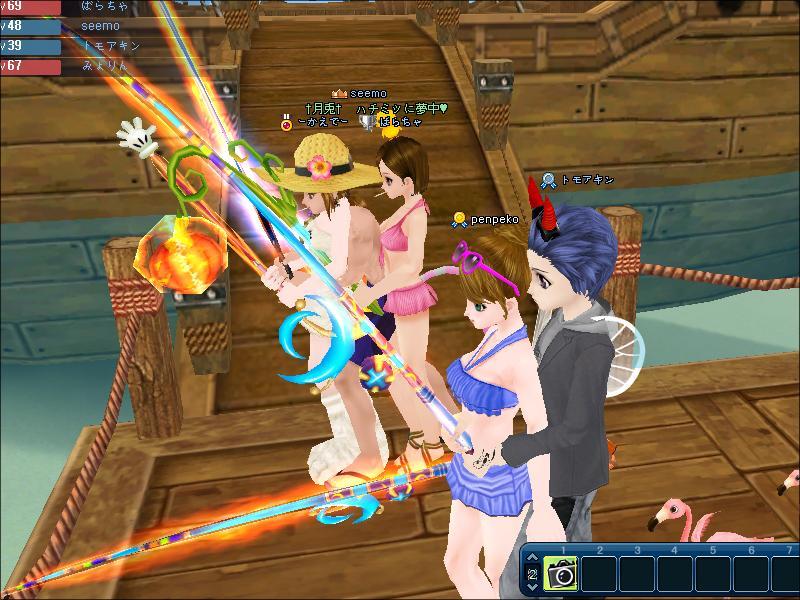Select the camera item in the hotbar

click(560, 574)
